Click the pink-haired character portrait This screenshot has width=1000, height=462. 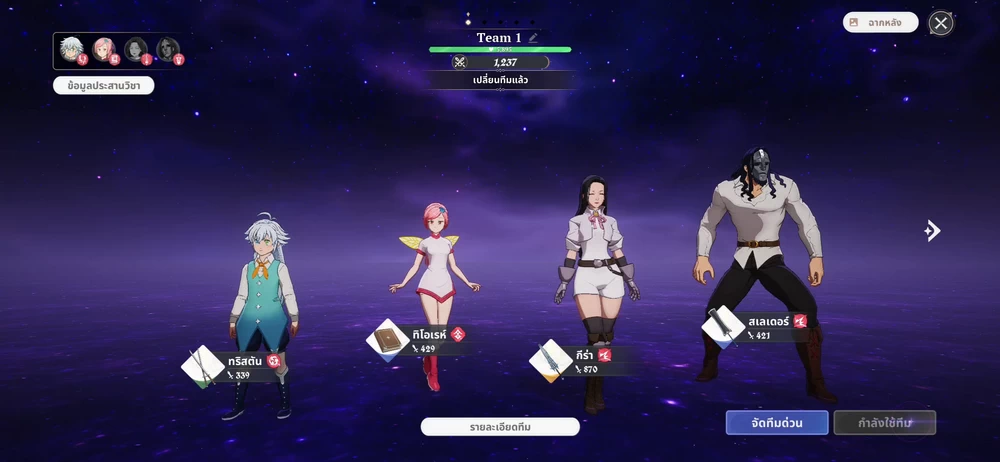(x=103, y=48)
